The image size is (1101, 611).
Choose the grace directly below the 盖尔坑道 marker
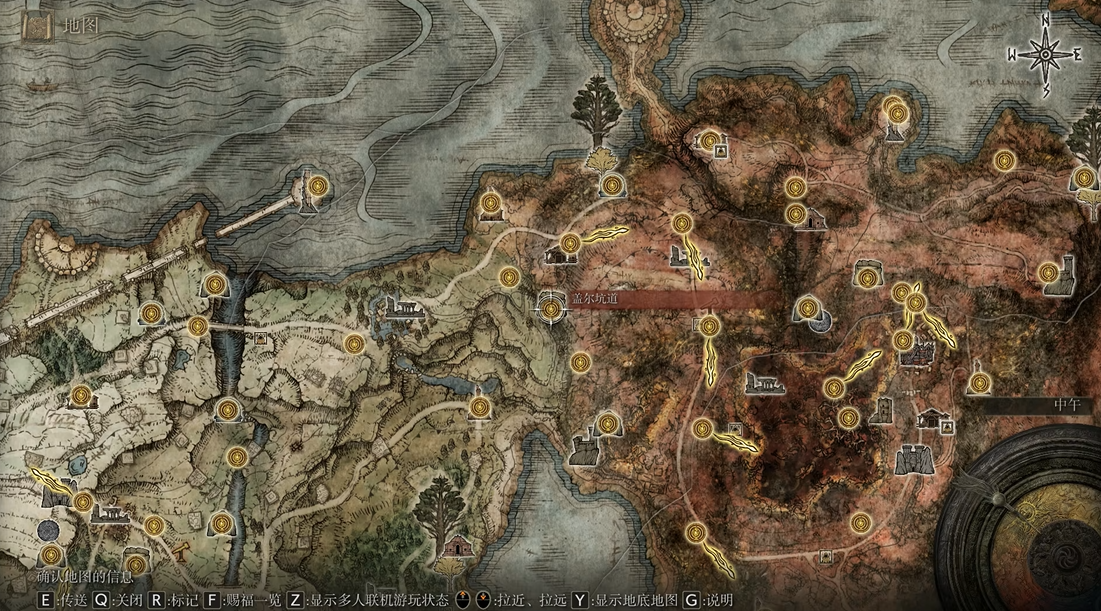579,361
